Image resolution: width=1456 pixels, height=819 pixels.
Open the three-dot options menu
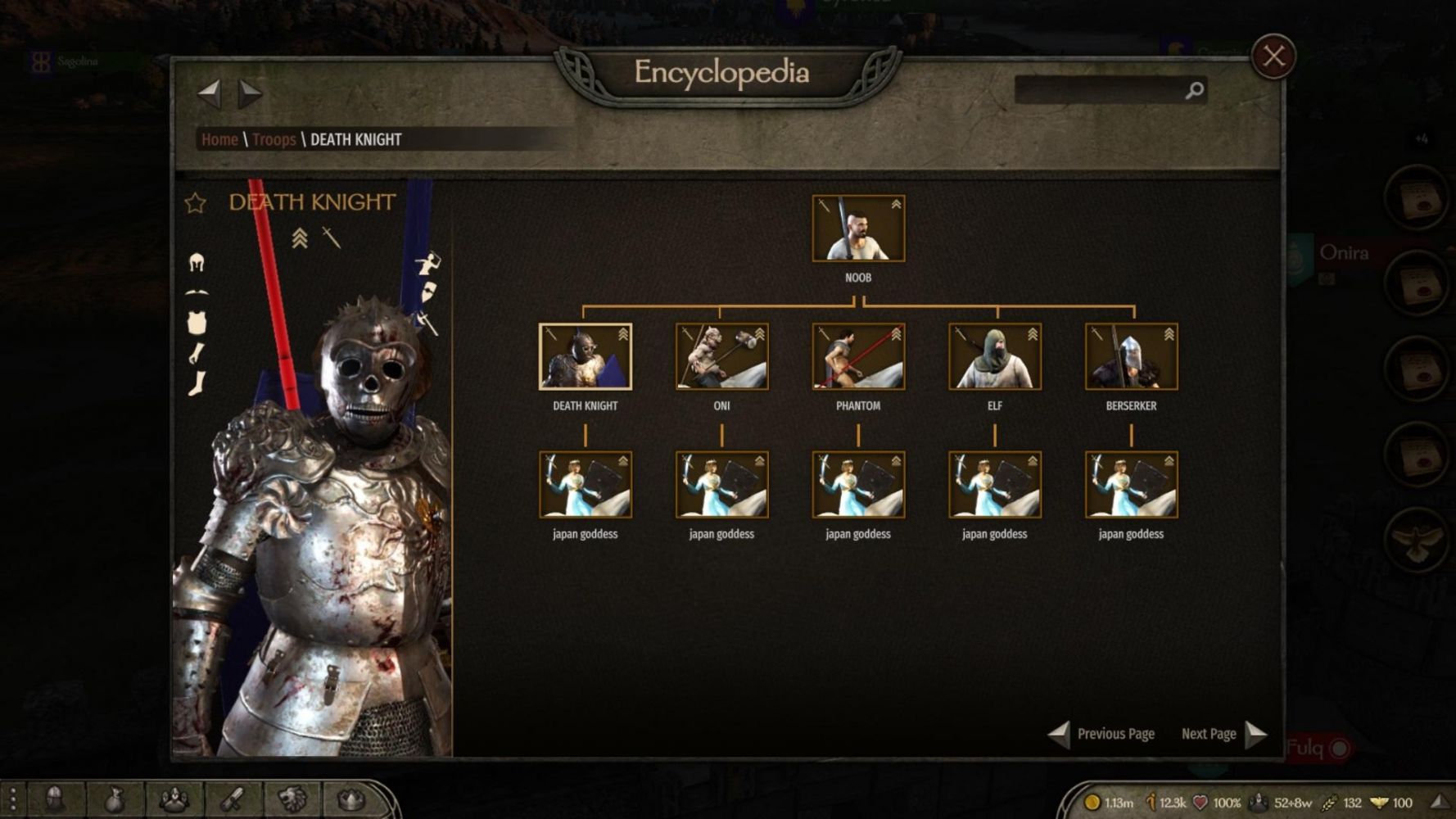coord(12,799)
